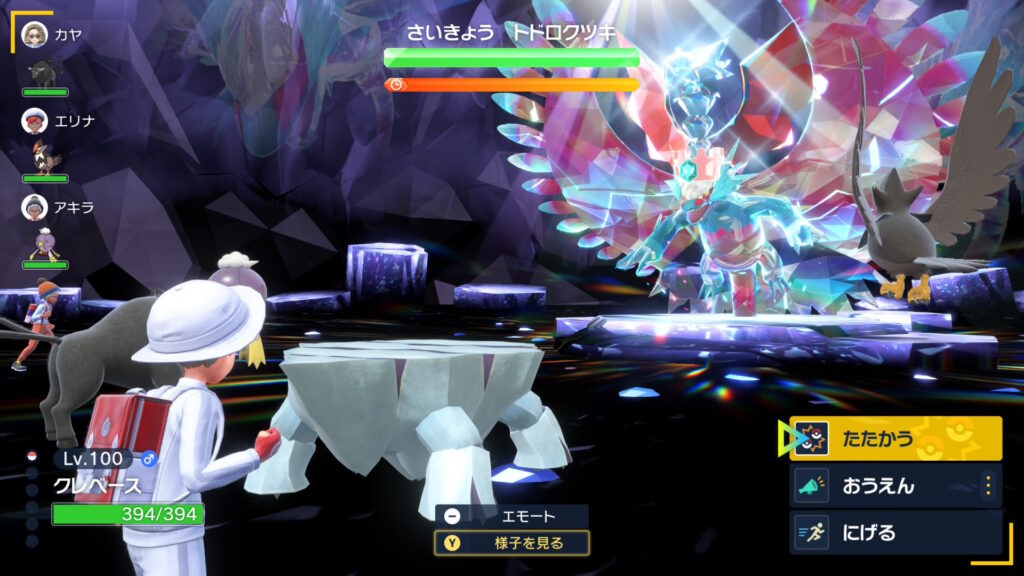This screenshot has height=576, width=1024.
Task: Select ally アキラ in the party list
Action: click(56, 207)
